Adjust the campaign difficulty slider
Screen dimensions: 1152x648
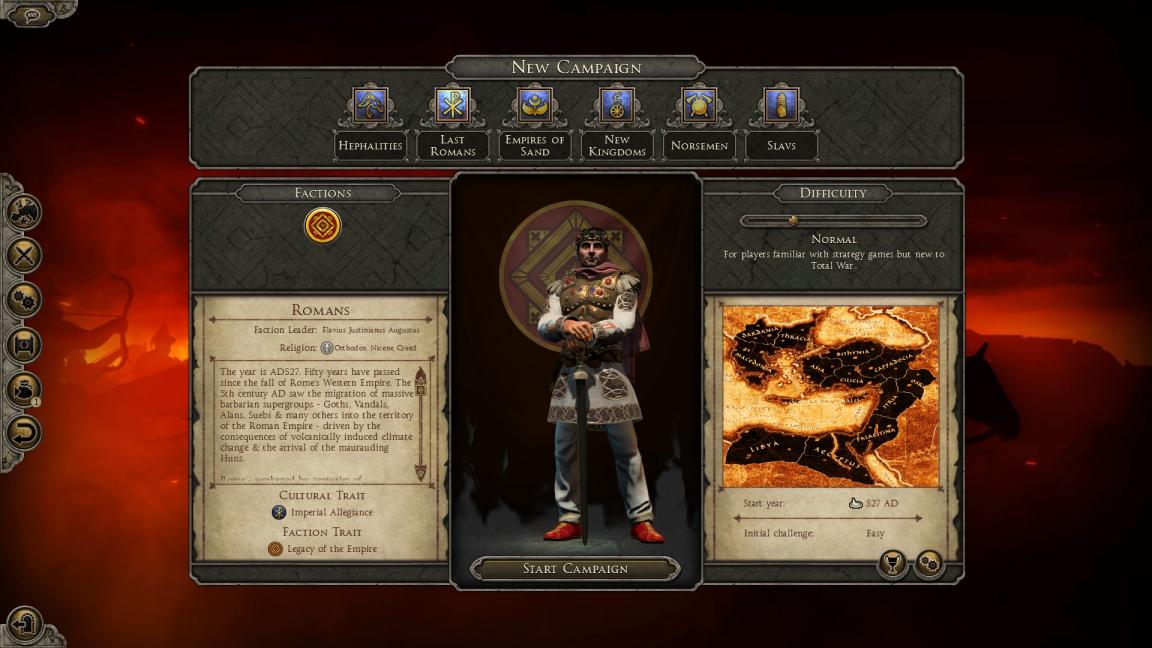click(x=793, y=220)
